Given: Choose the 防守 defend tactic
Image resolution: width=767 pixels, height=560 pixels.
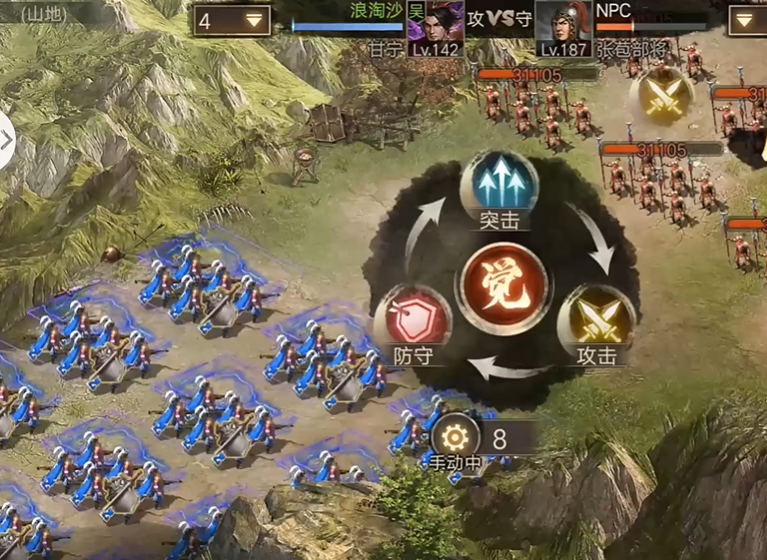Looking at the screenshot, I should pyautogui.click(x=412, y=322).
